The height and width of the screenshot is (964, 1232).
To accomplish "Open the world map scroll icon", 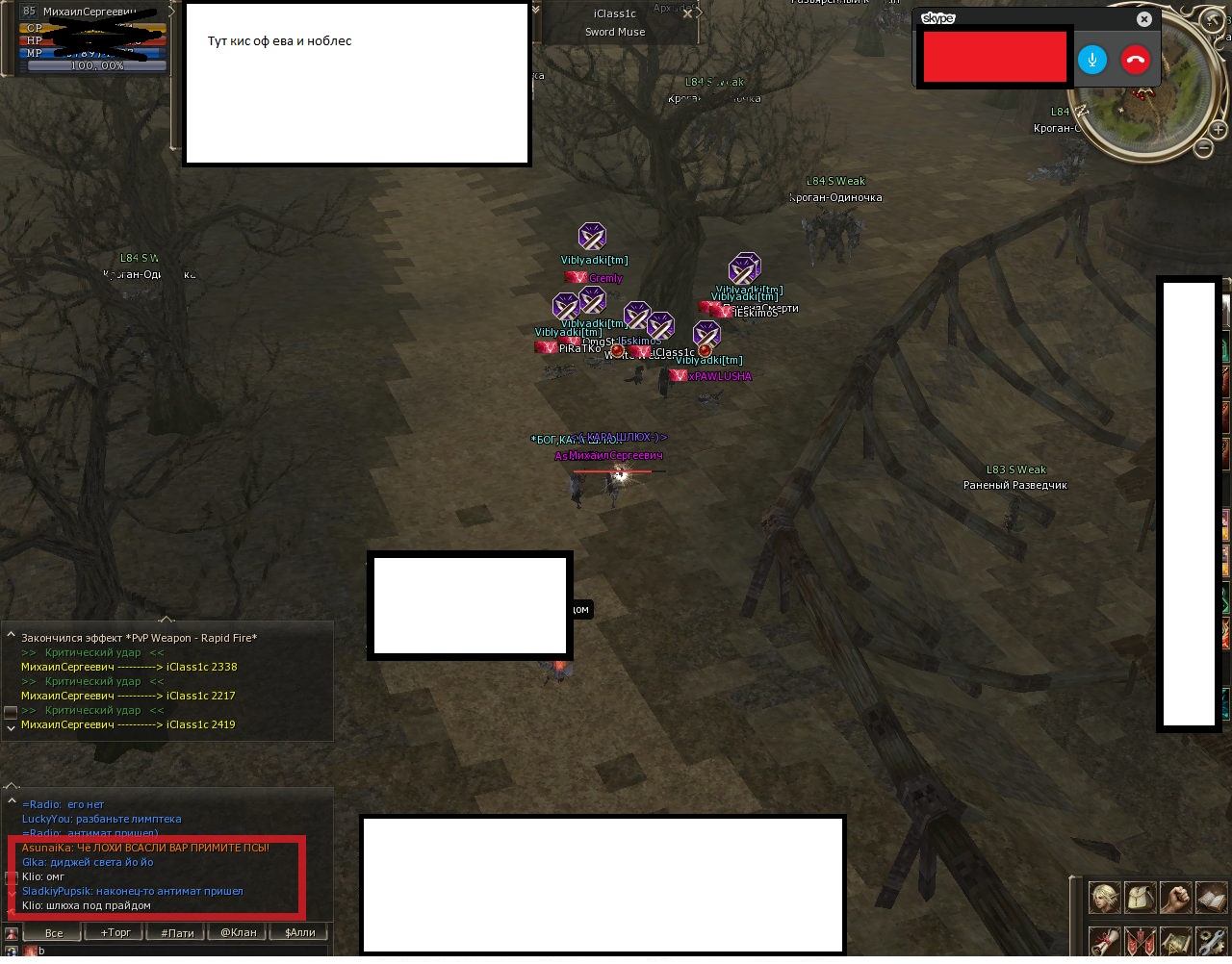I will click(x=1174, y=940).
